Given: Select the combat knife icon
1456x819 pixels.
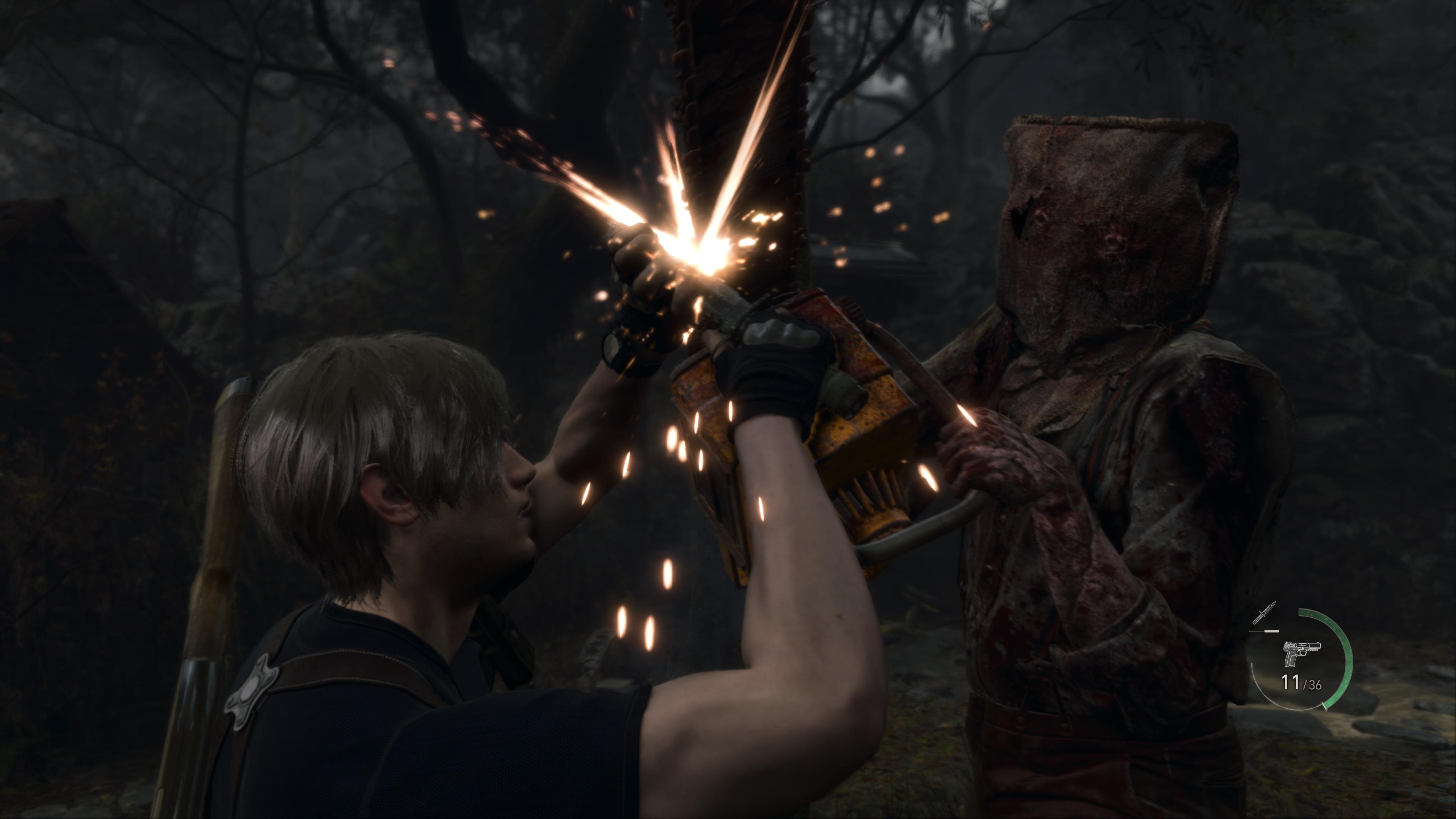Looking at the screenshot, I should click(x=1264, y=613).
